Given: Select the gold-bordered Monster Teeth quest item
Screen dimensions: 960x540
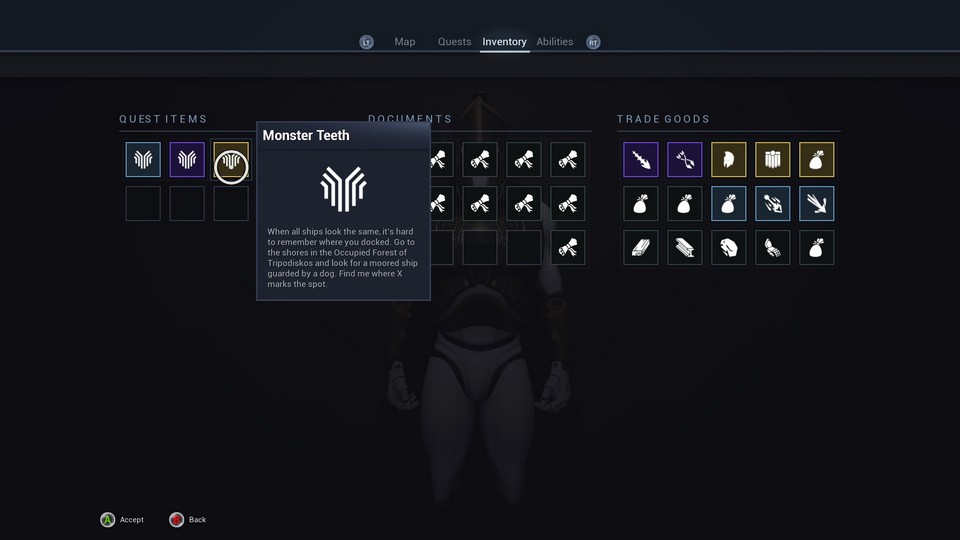Looking at the screenshot, I should click(x=231, y=160).
